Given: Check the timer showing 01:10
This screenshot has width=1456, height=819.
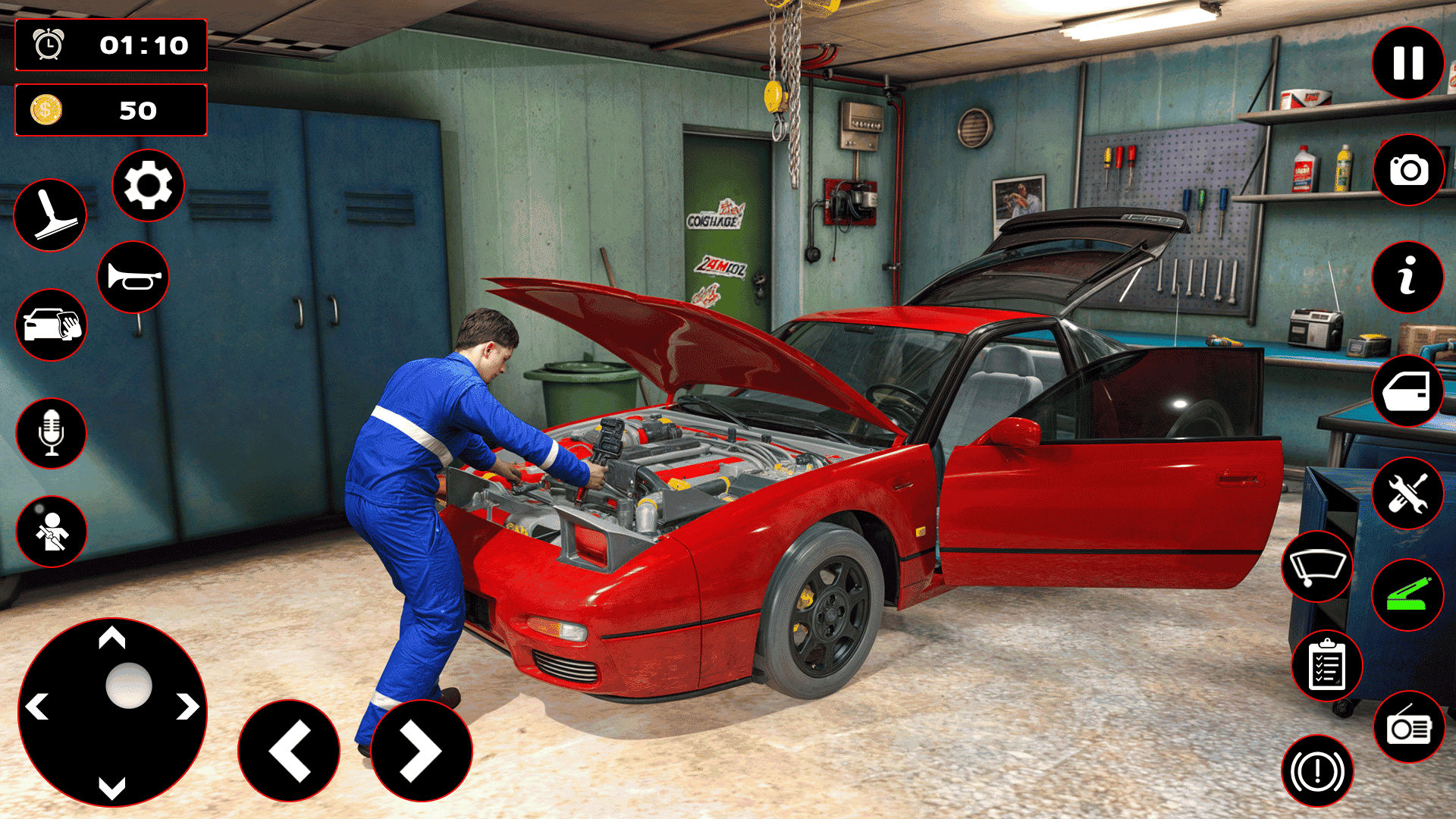Looking at the screenshot, I should pyautogui.click(x=111, y=45).
